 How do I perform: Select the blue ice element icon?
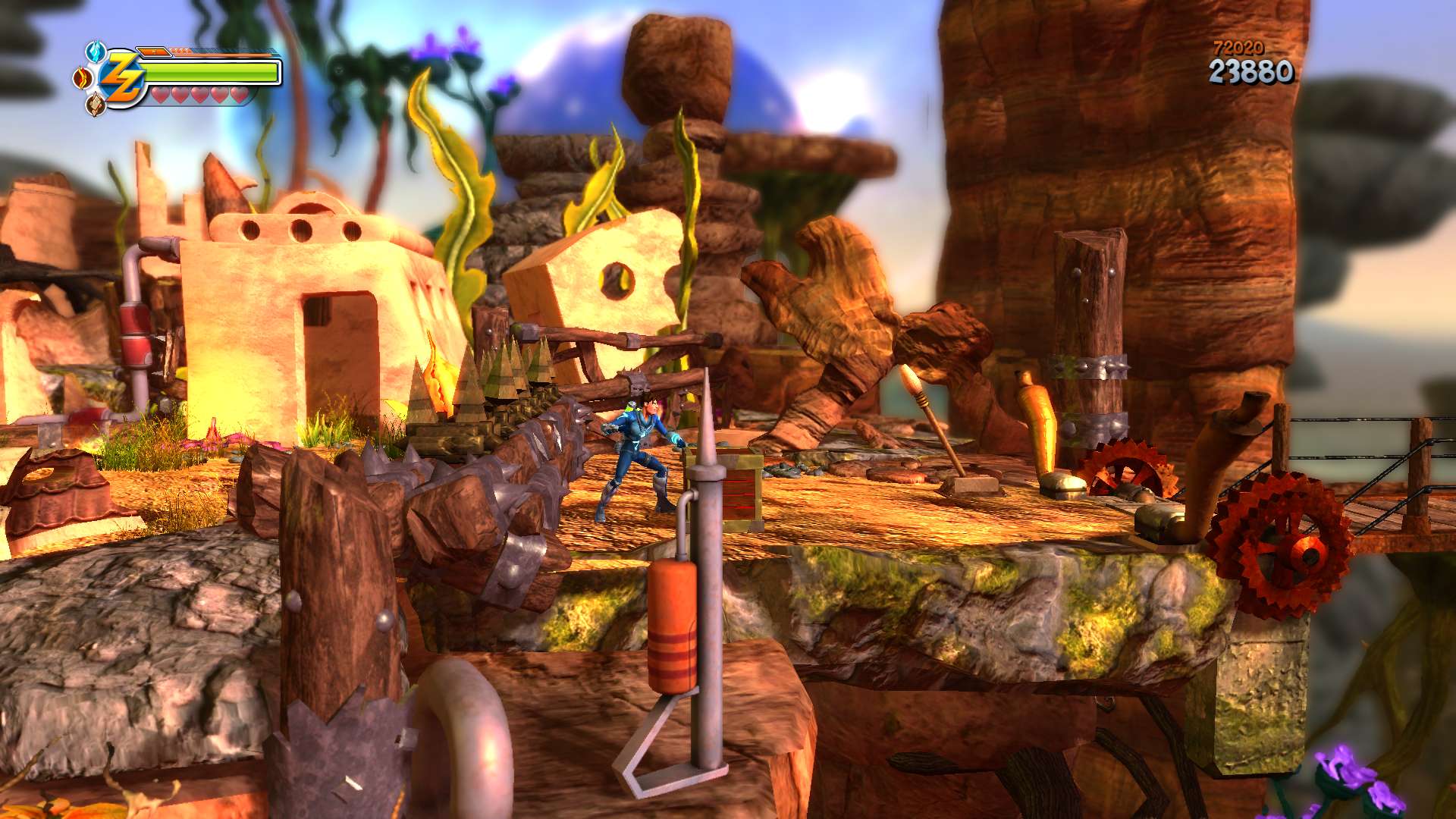[95, 52]
